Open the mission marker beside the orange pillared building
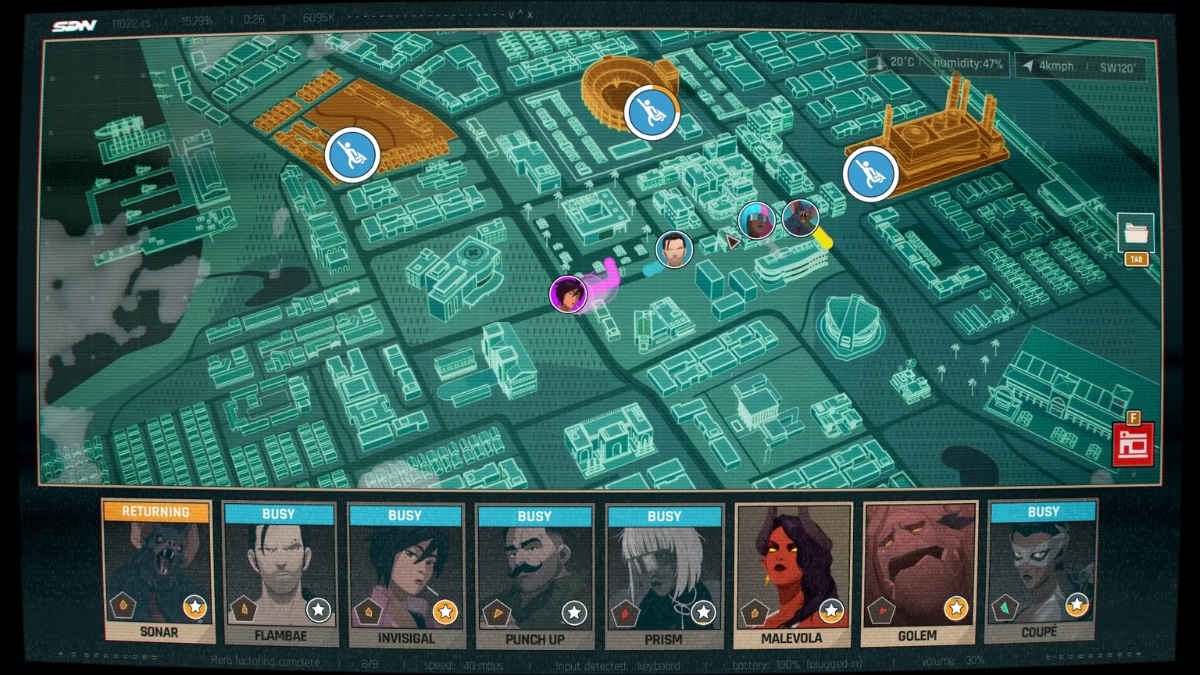Screen dimensions: 1200x675 871,173
